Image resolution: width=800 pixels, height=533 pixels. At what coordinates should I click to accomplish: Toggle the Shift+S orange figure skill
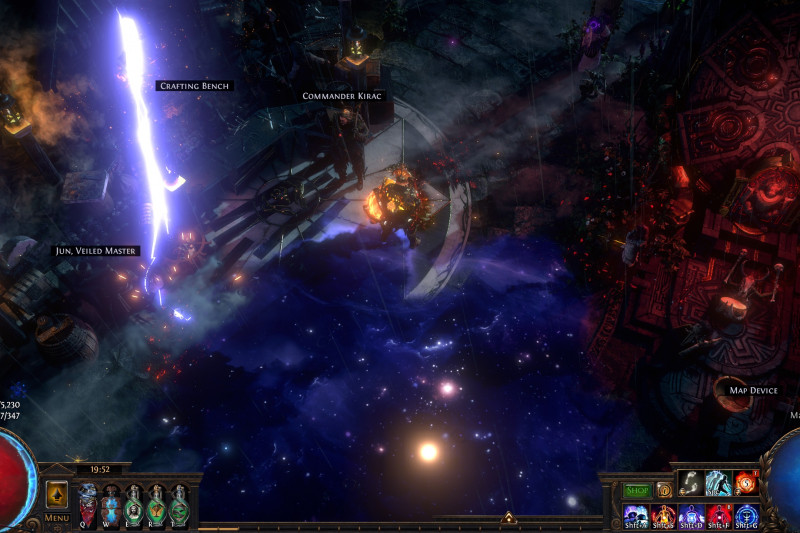point(663,515)
